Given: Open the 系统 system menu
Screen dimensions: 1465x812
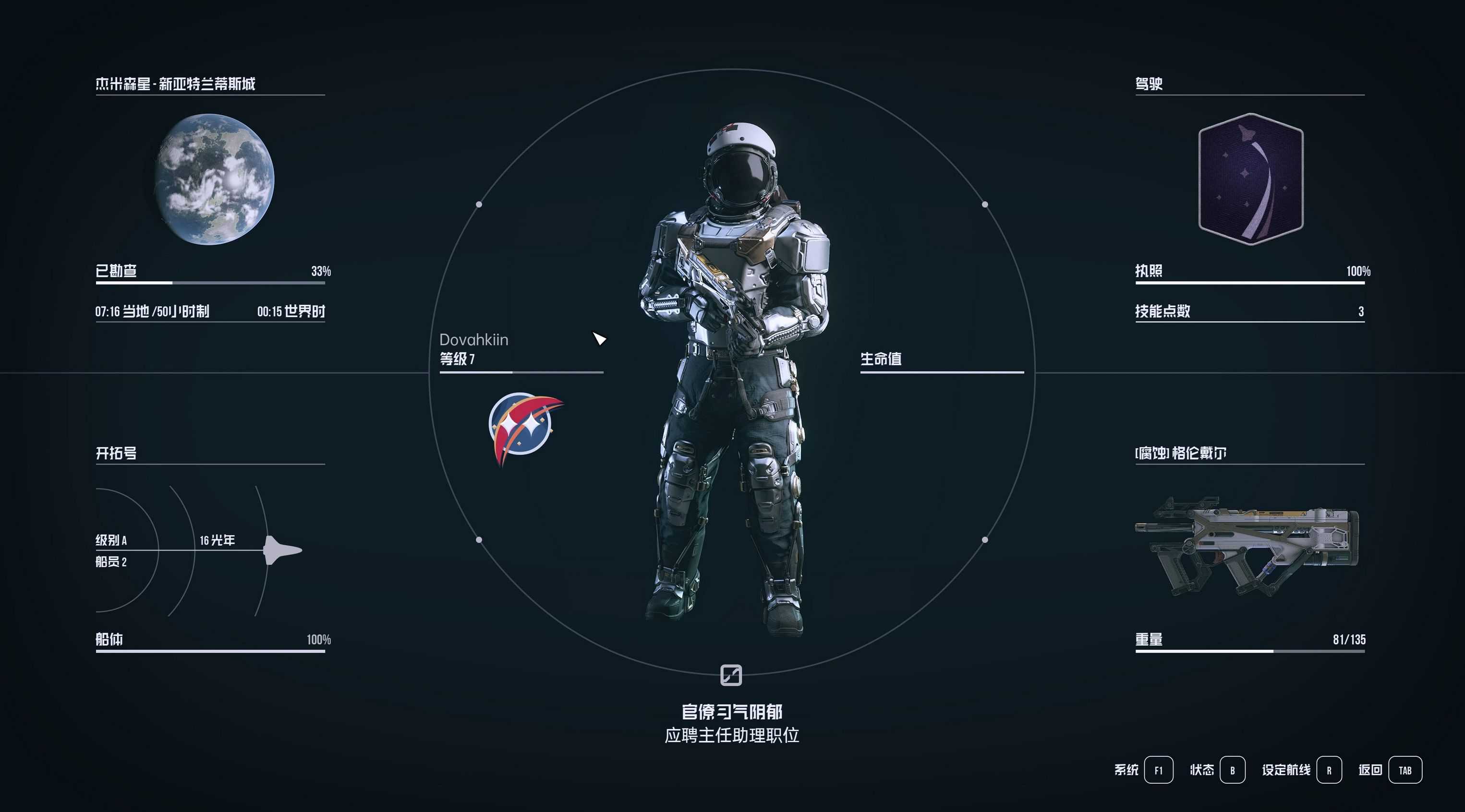Looking at the screenshot, I should pos(1158,770).
